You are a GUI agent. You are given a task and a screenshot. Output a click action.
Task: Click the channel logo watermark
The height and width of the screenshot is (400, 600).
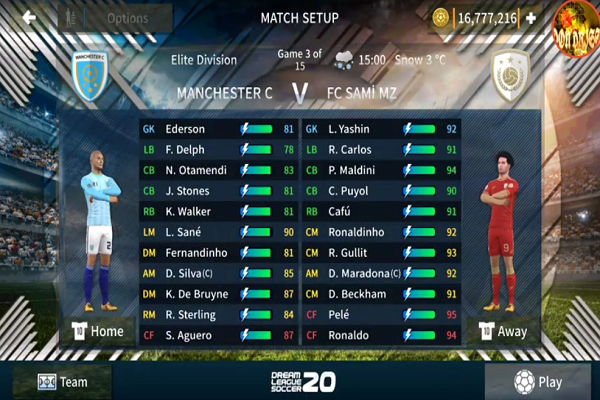click(x=576, y=24)
